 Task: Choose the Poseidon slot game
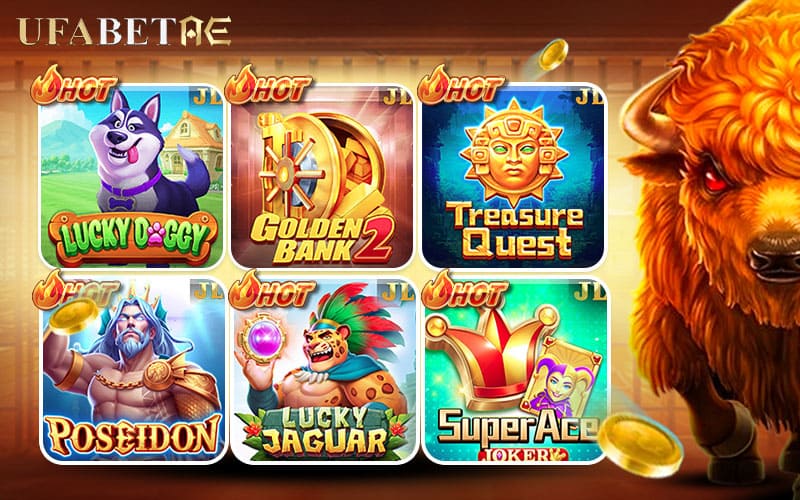130,370
